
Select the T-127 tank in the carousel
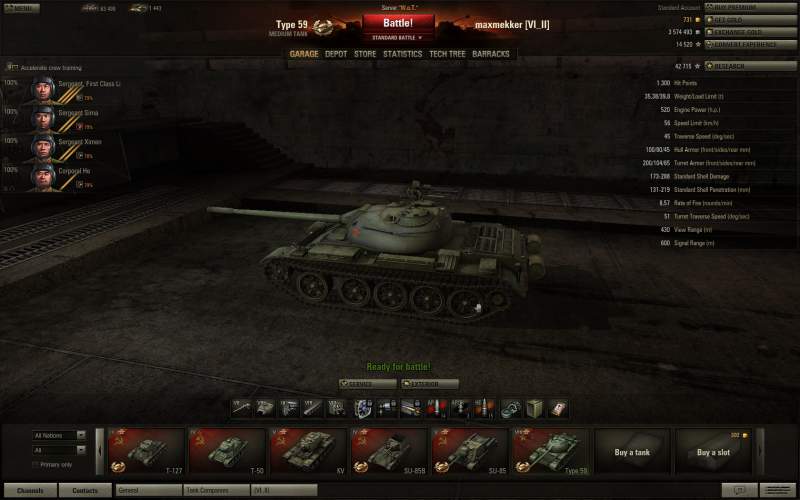[146, 450]
